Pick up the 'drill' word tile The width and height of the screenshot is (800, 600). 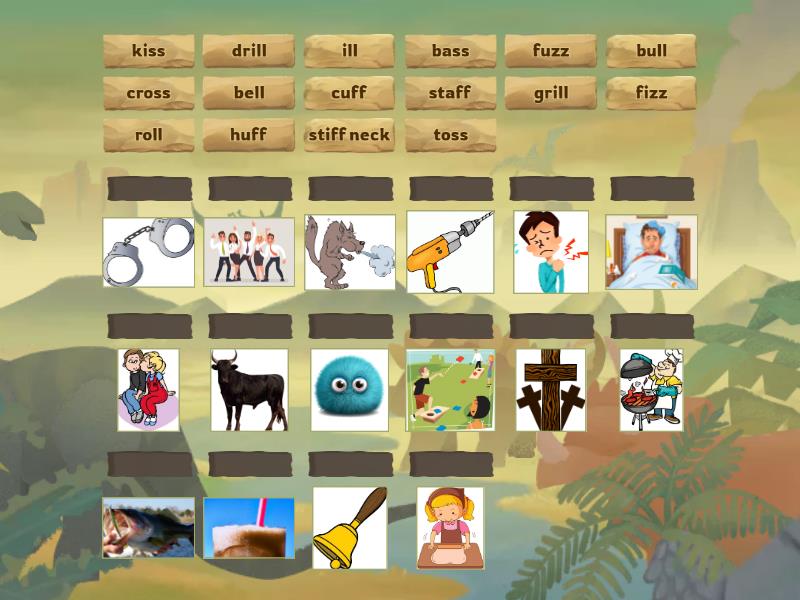pos(249,51)
